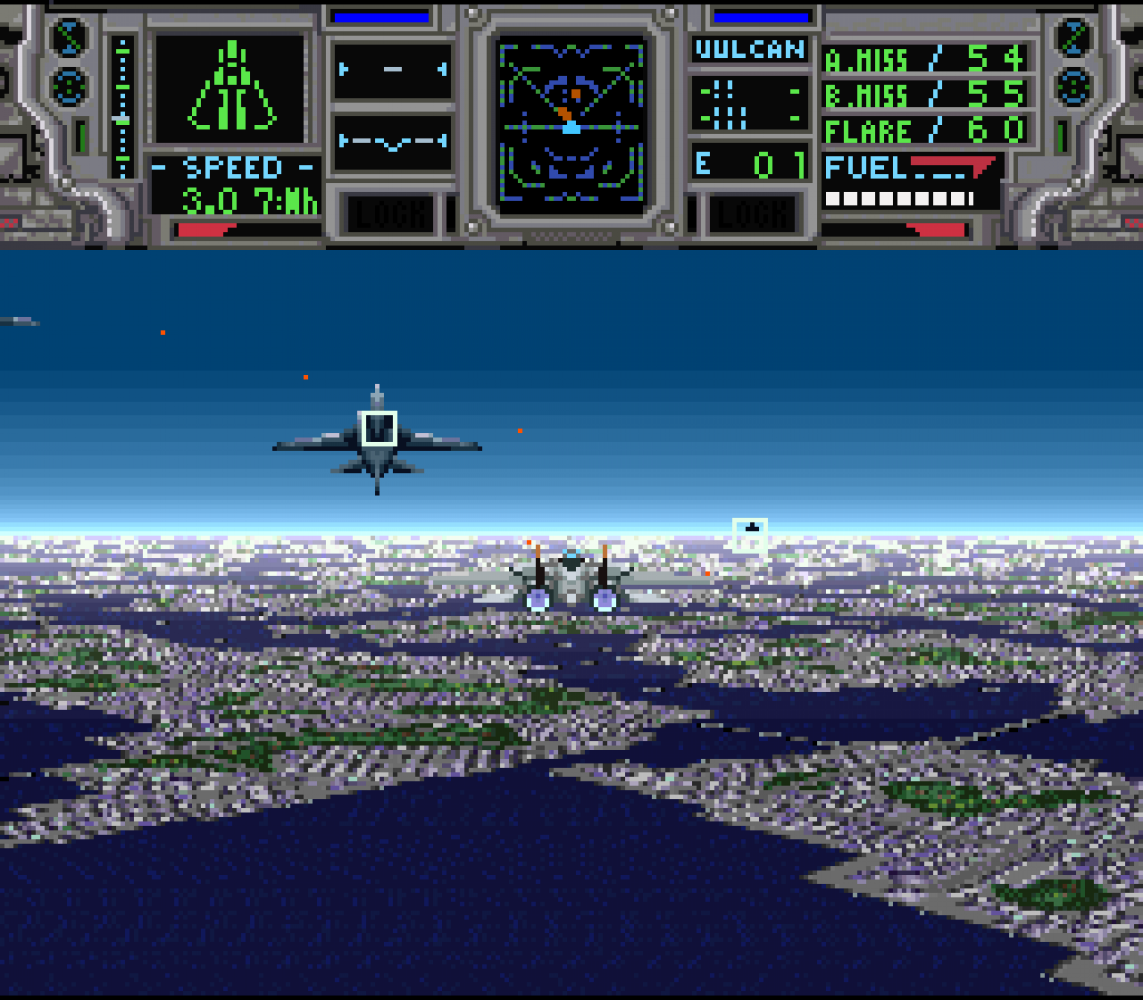This screenshot has height=1000, width=1143.
Task: Select the VULCAN weapon indicator
Action: pos(750,49)
